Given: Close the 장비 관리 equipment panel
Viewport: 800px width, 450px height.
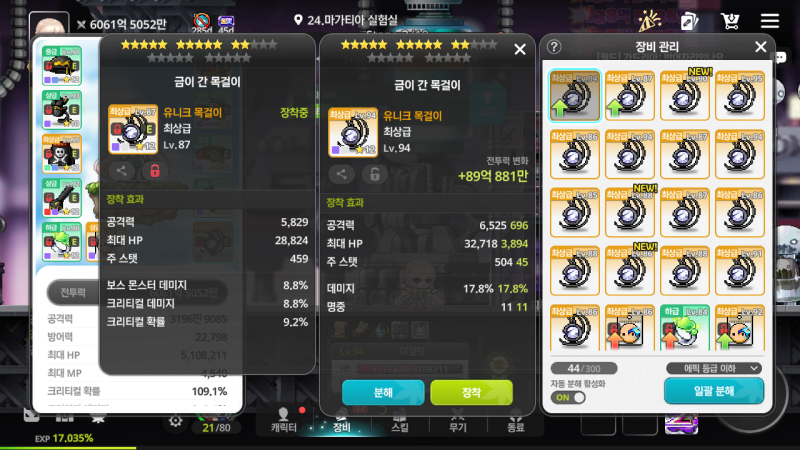Looking at the screenshot, I should tap(760, 47).
